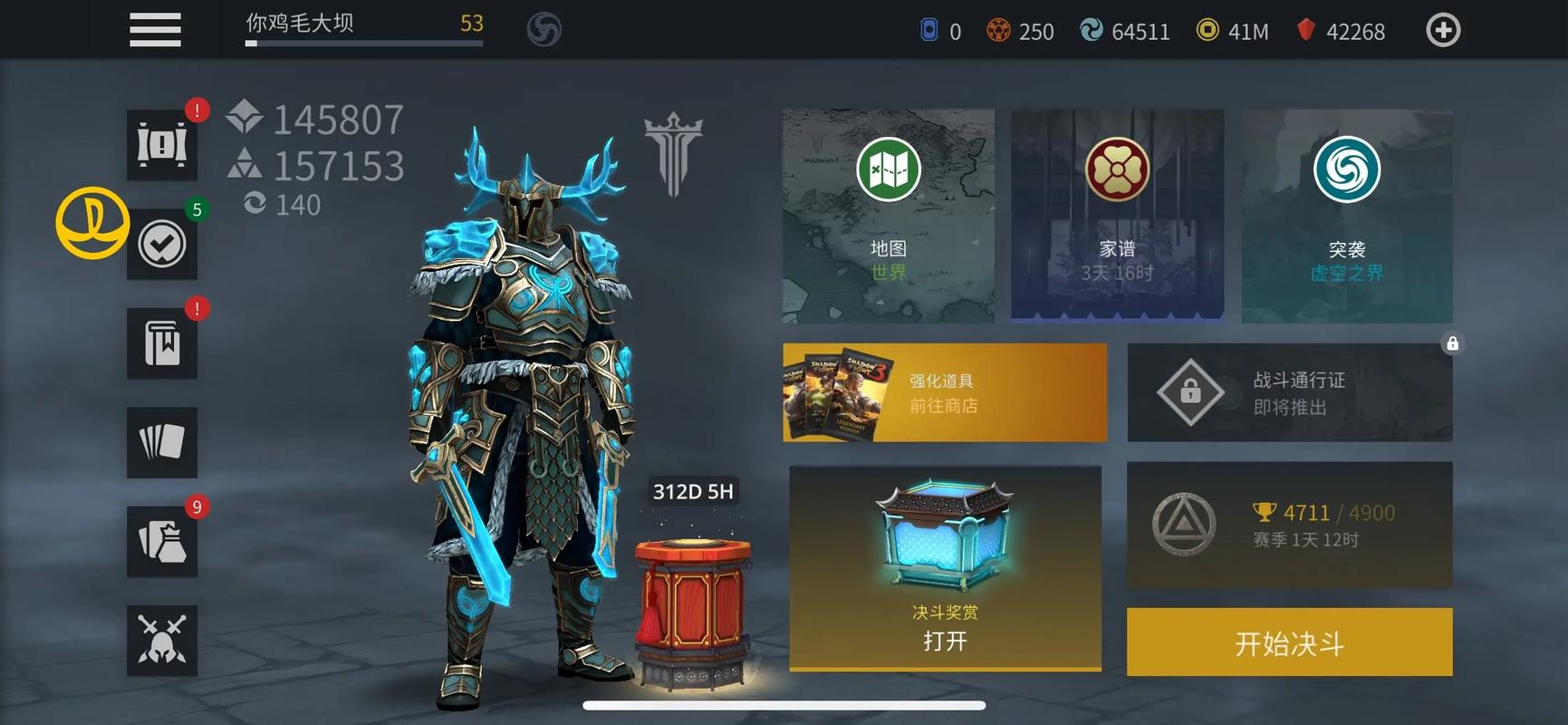Open the hamburger menu
Image resolution: width=1568 pixels, height=725 pixels.
tap(155, 30)
